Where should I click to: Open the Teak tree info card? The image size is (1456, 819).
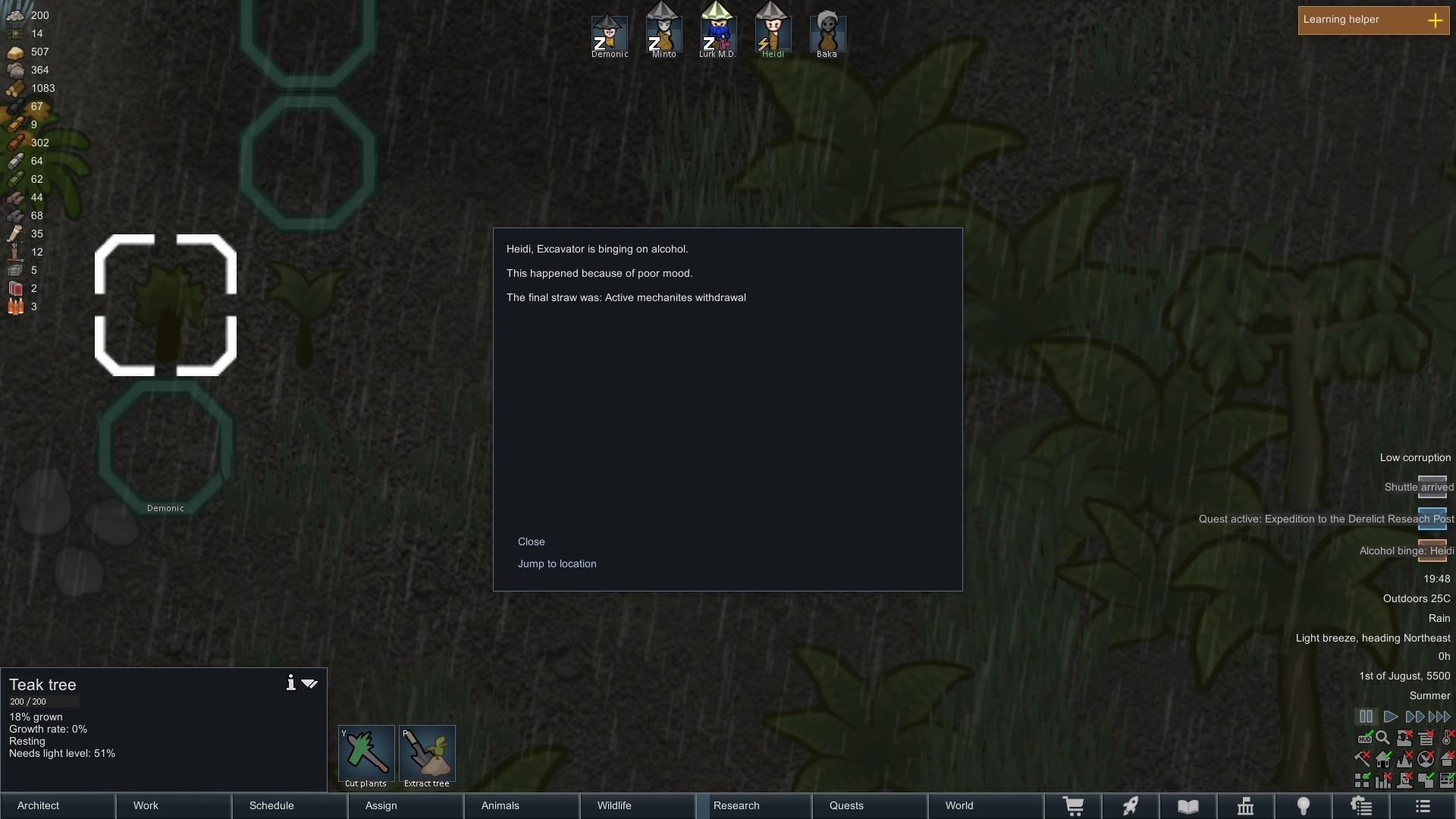[x=290, y=683]
